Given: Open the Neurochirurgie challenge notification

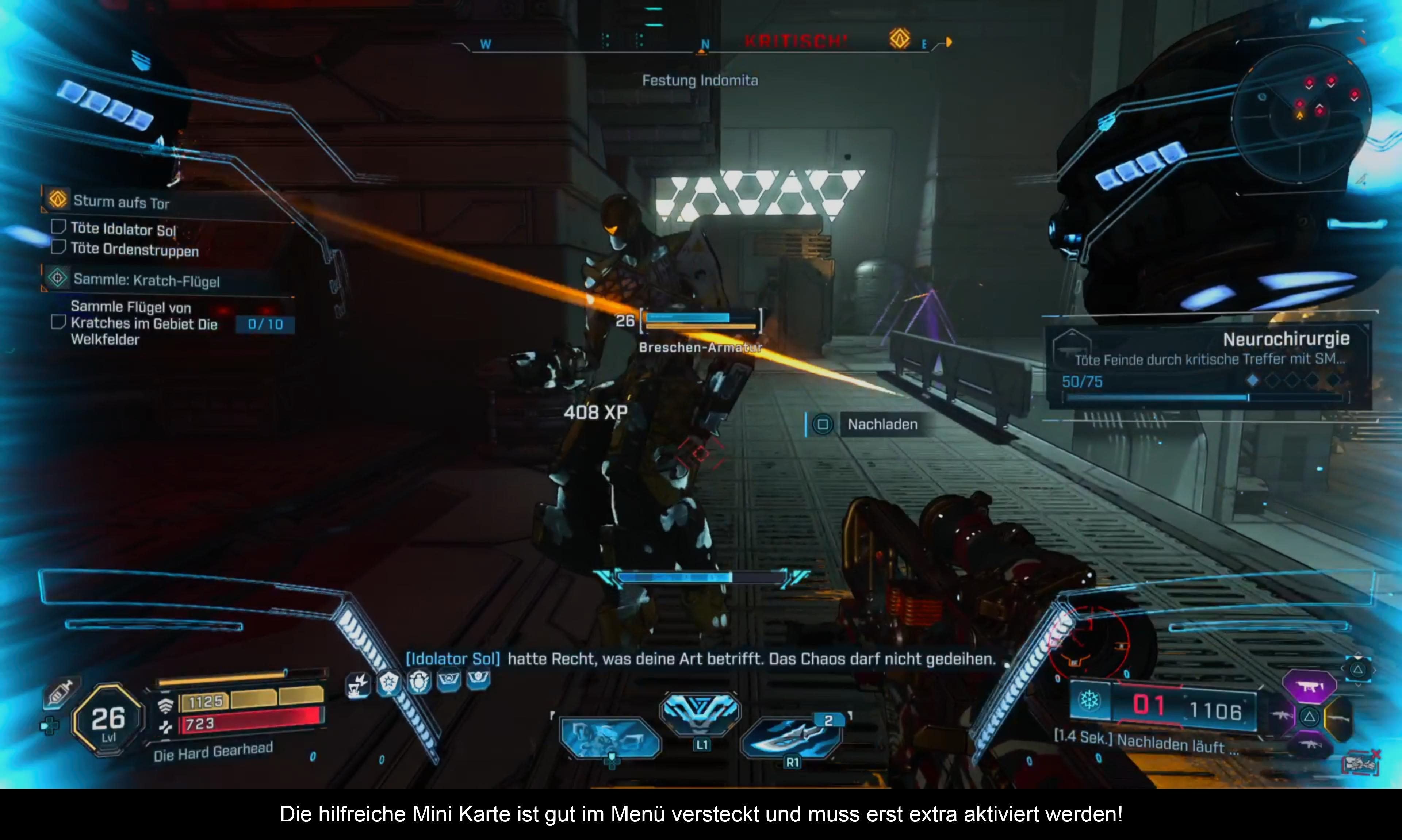Looking at the screenshot, I should (x=1208, y=366).
